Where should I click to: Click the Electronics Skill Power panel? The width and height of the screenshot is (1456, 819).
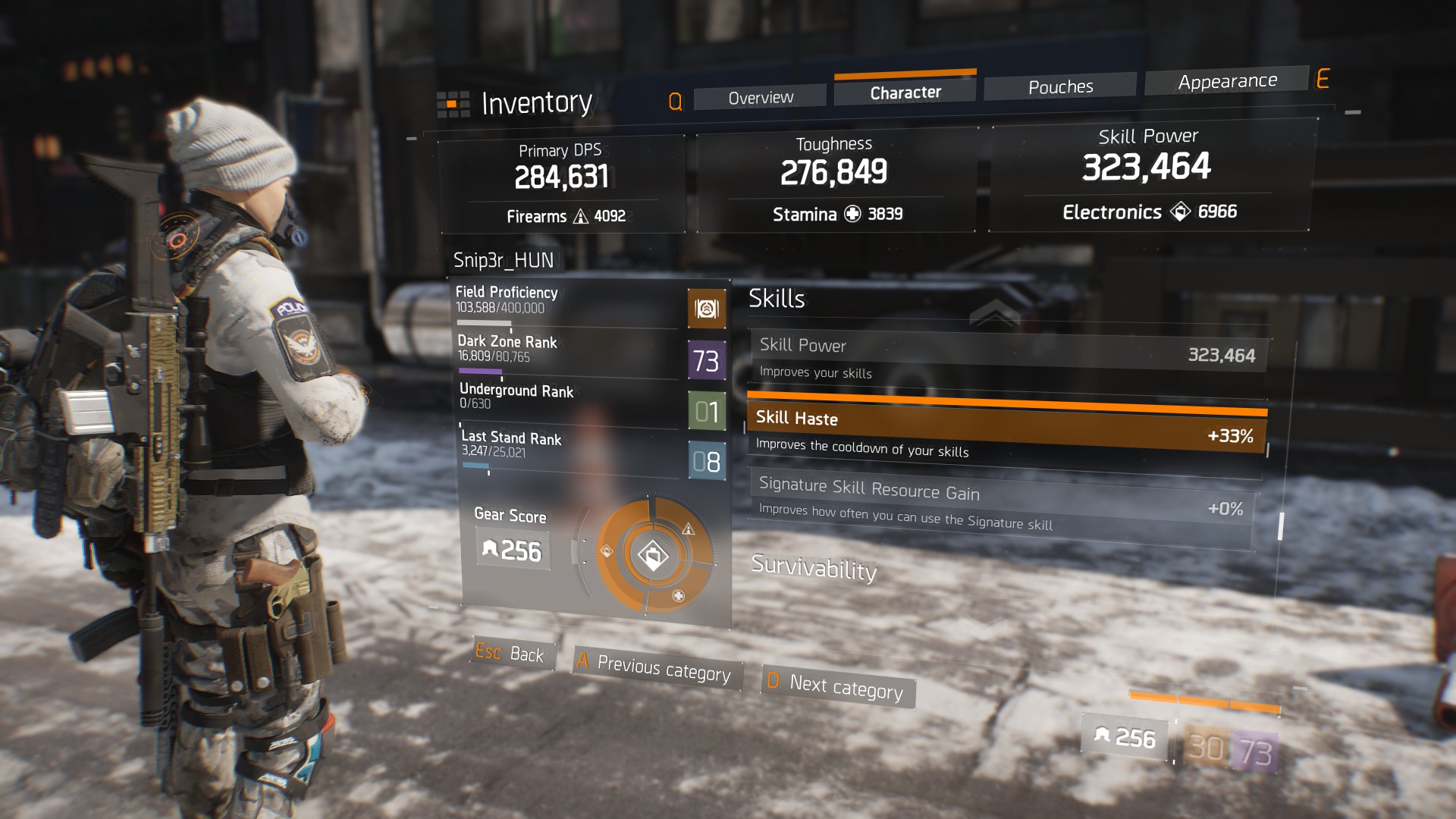pyautogui.click(x=1148, y=175)
